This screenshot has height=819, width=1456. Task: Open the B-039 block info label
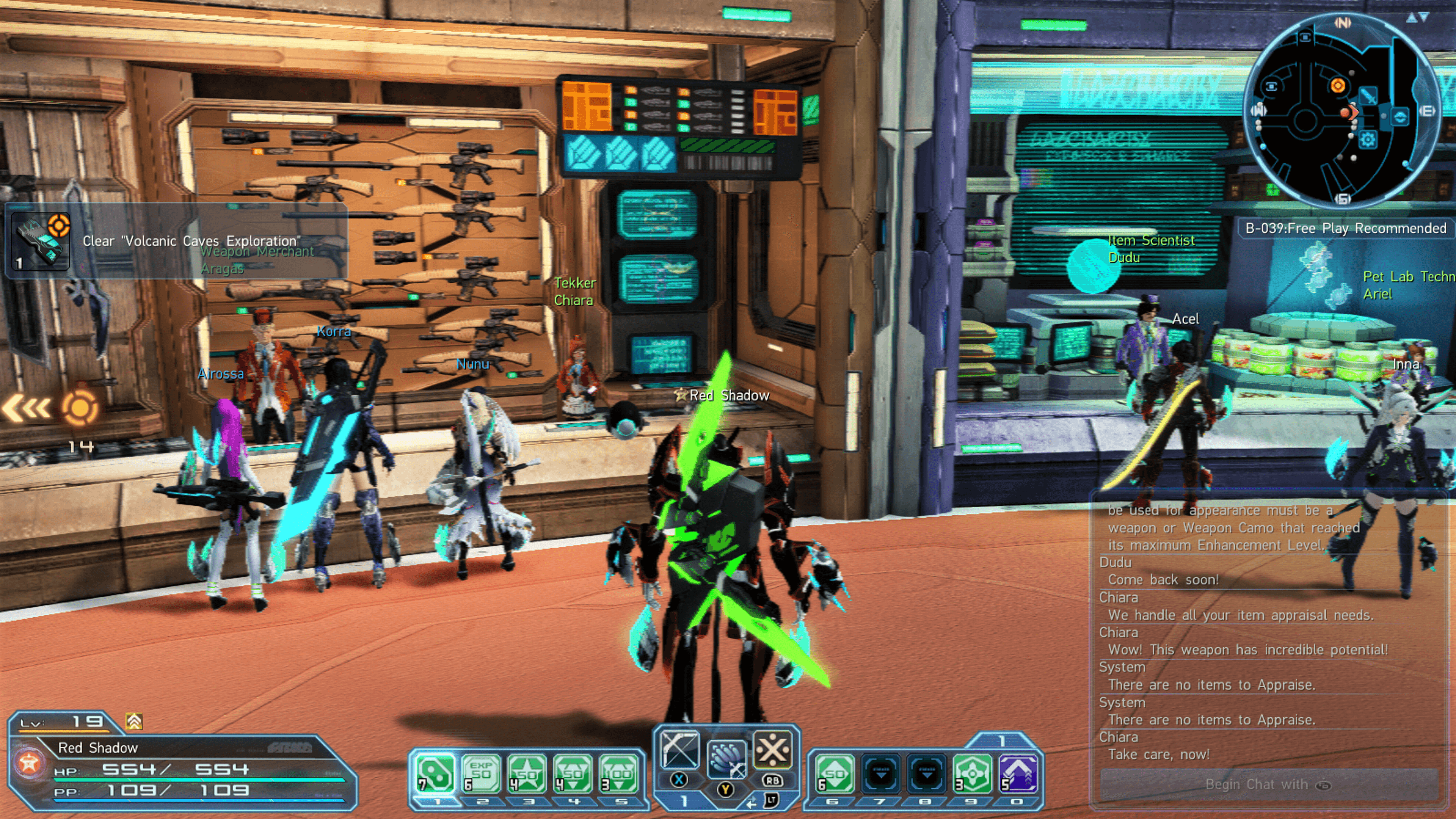coord(1345,228)
